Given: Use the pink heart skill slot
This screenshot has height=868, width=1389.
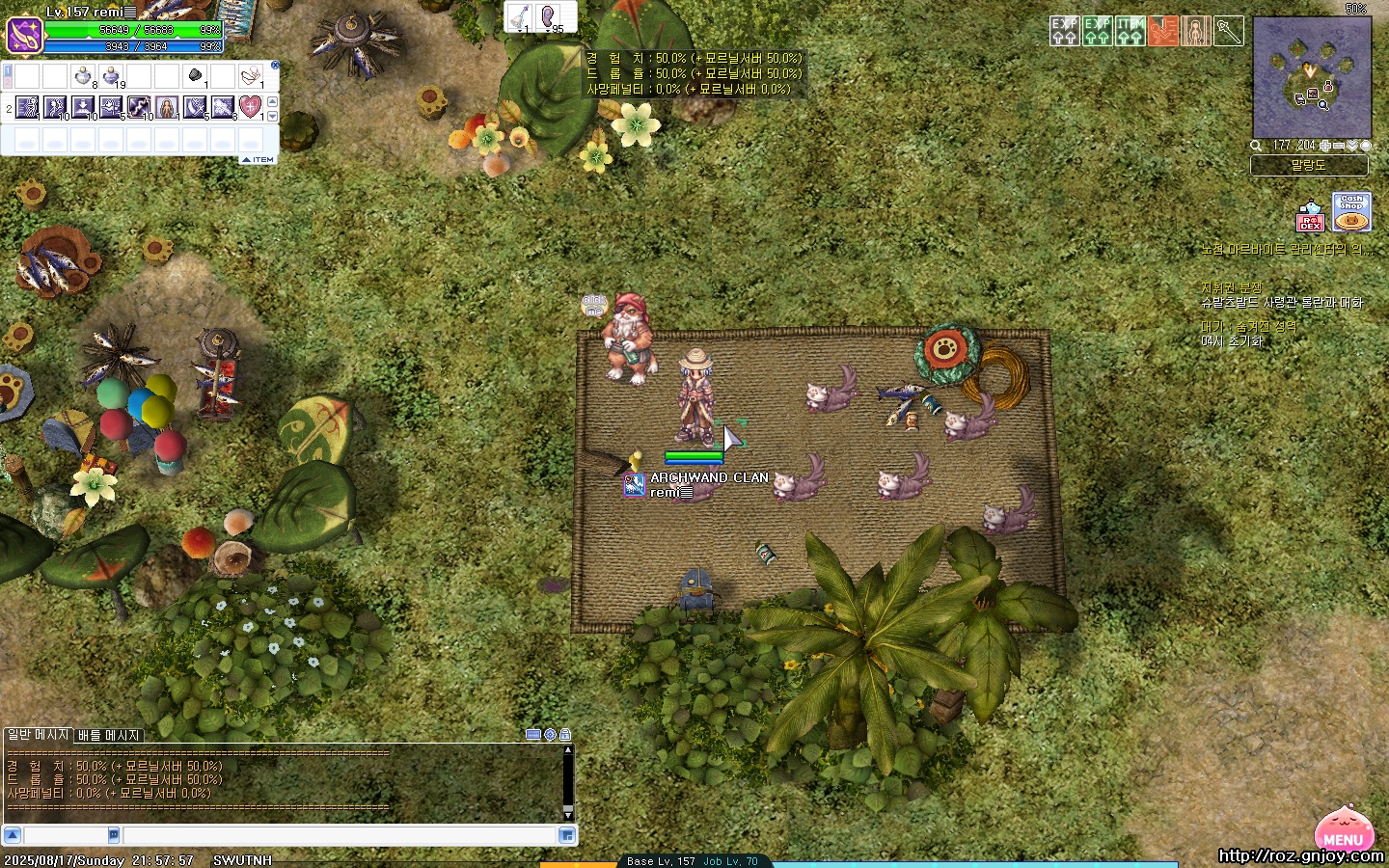Looking at the screenshot, I should click(250, 106).
